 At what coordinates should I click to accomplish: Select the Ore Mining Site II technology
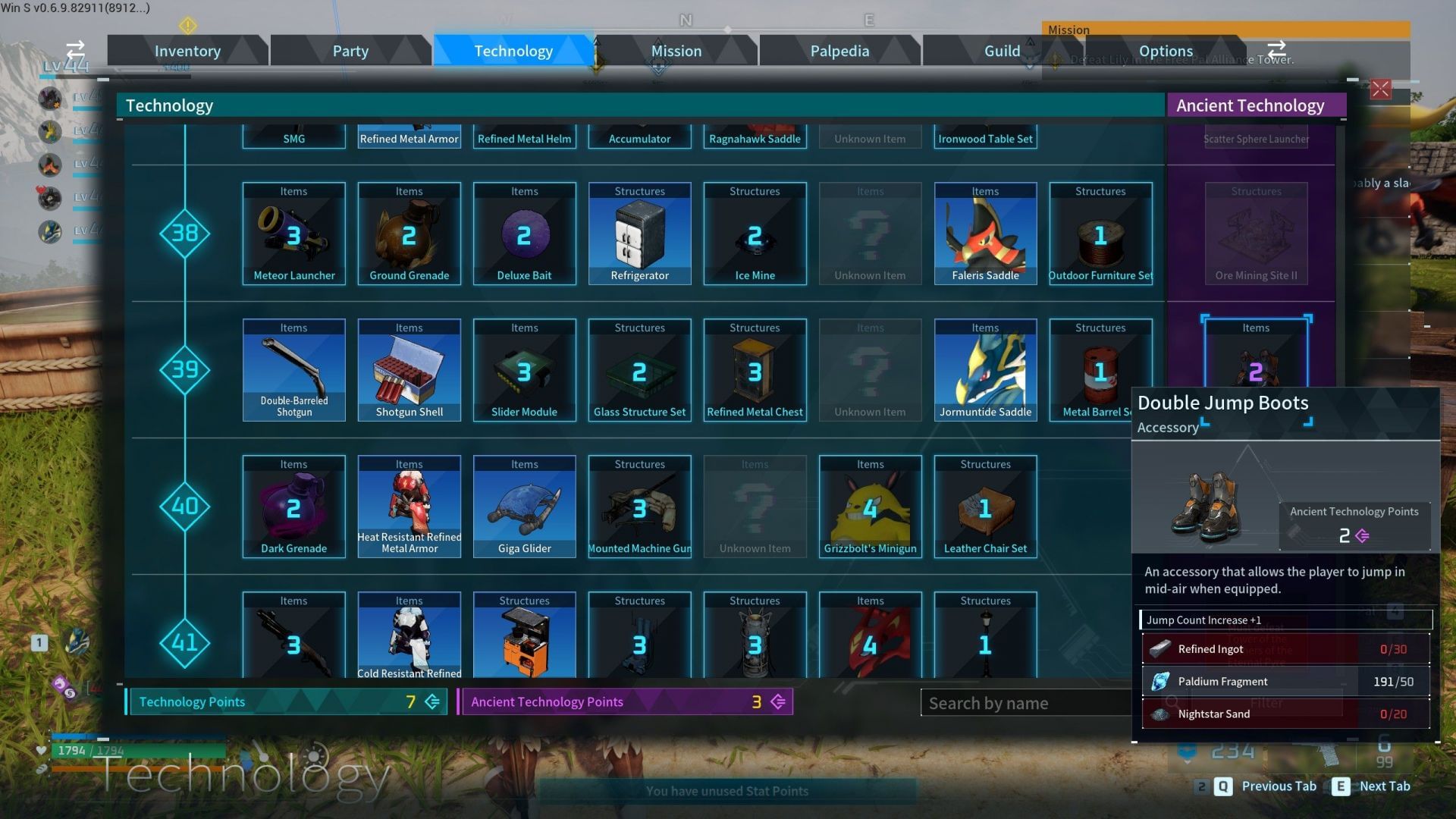click(x=1257, y=234)
